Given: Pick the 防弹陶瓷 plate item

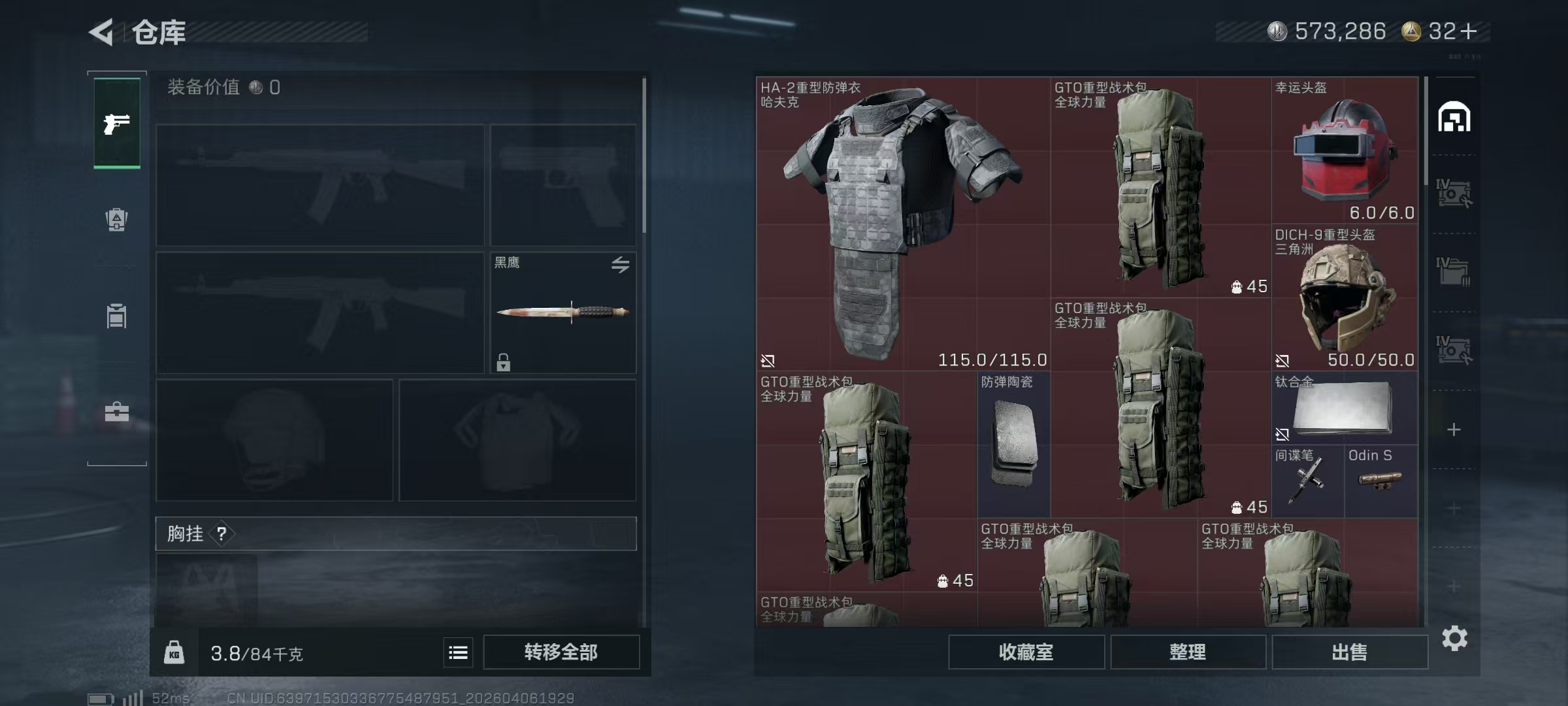Looking at the screenshot, I should (1013, 445).
